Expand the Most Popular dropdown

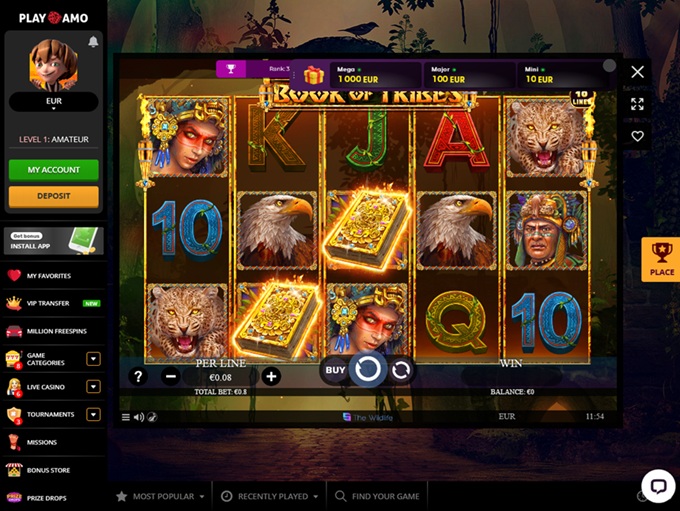point(160,496)
